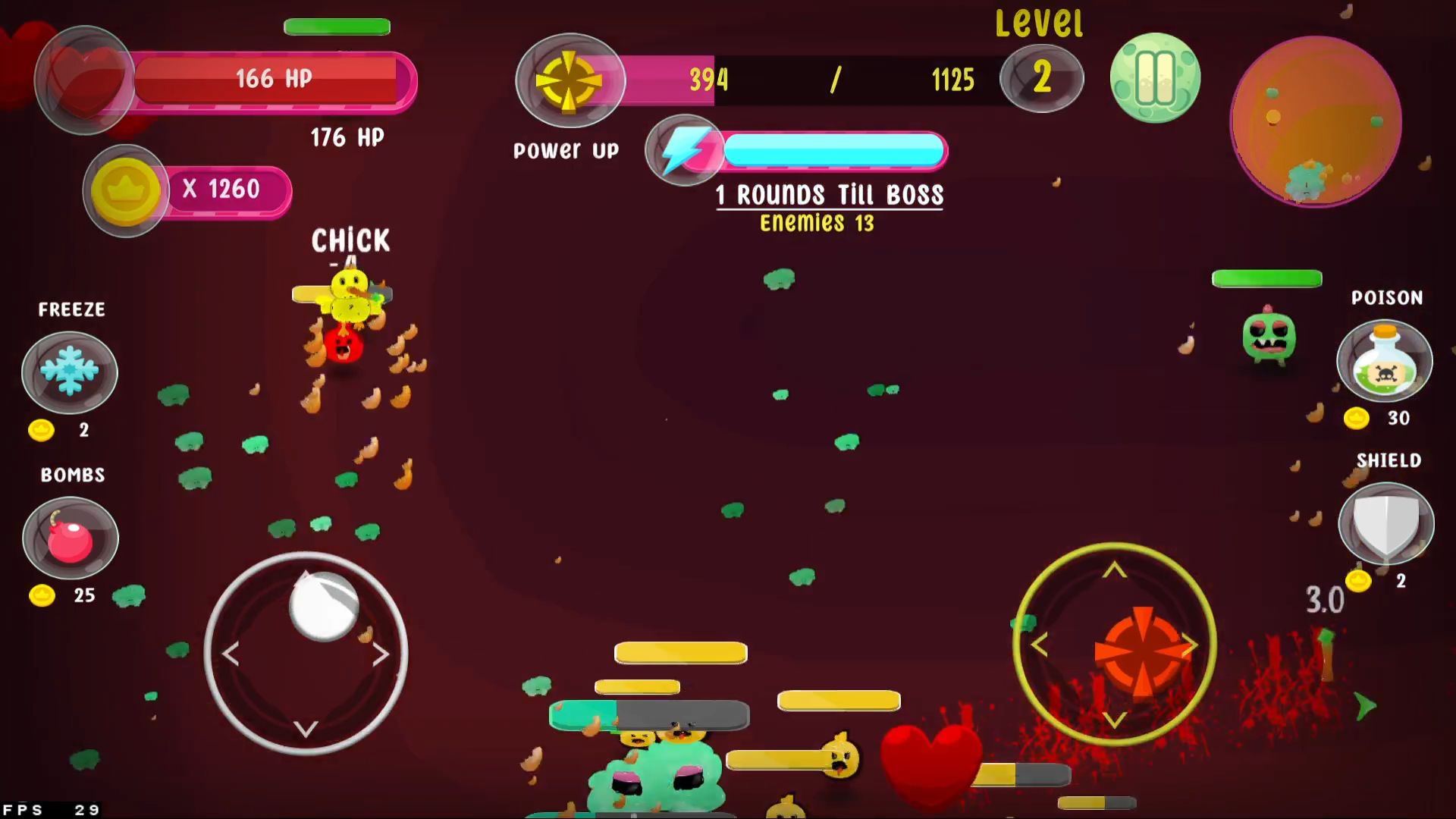Tap the orange crosshair fire button
Viewport: 1456px width, 819px height.
(1142, 651)
